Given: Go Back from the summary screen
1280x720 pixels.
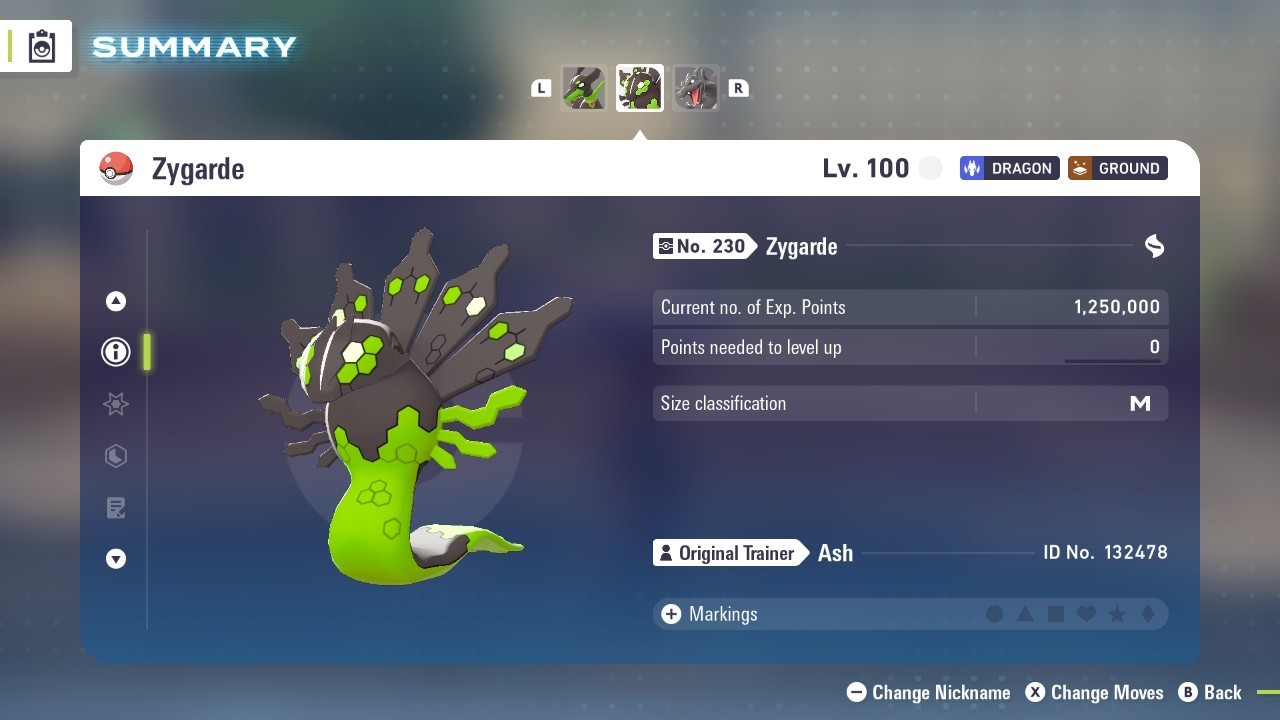Looking at the screenshot, I should pyautogui.click(x=1210, y=692).
